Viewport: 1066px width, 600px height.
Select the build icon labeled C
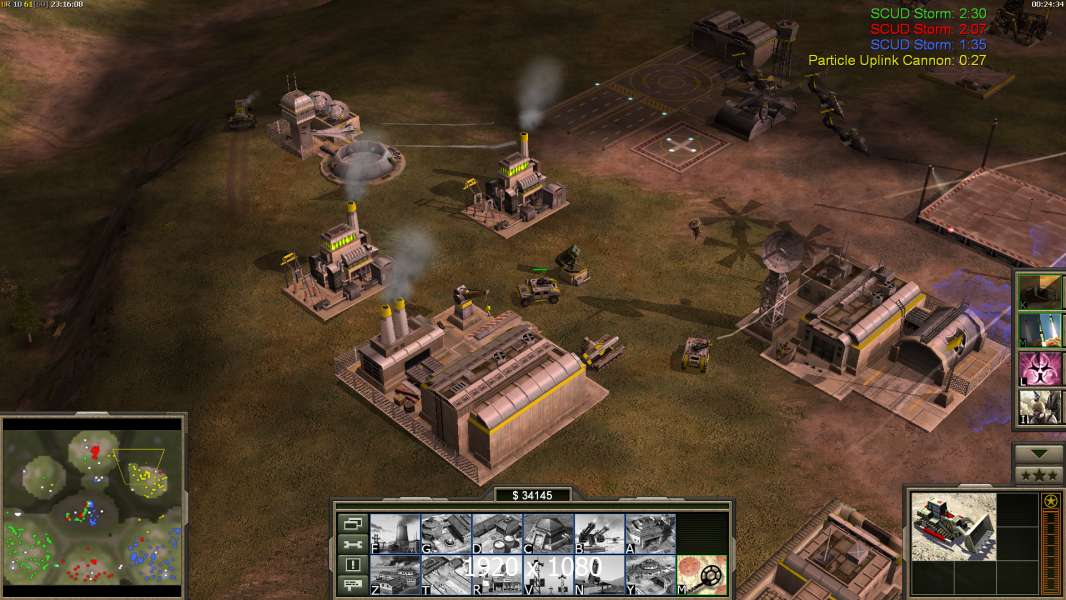(x=548, y=534)
